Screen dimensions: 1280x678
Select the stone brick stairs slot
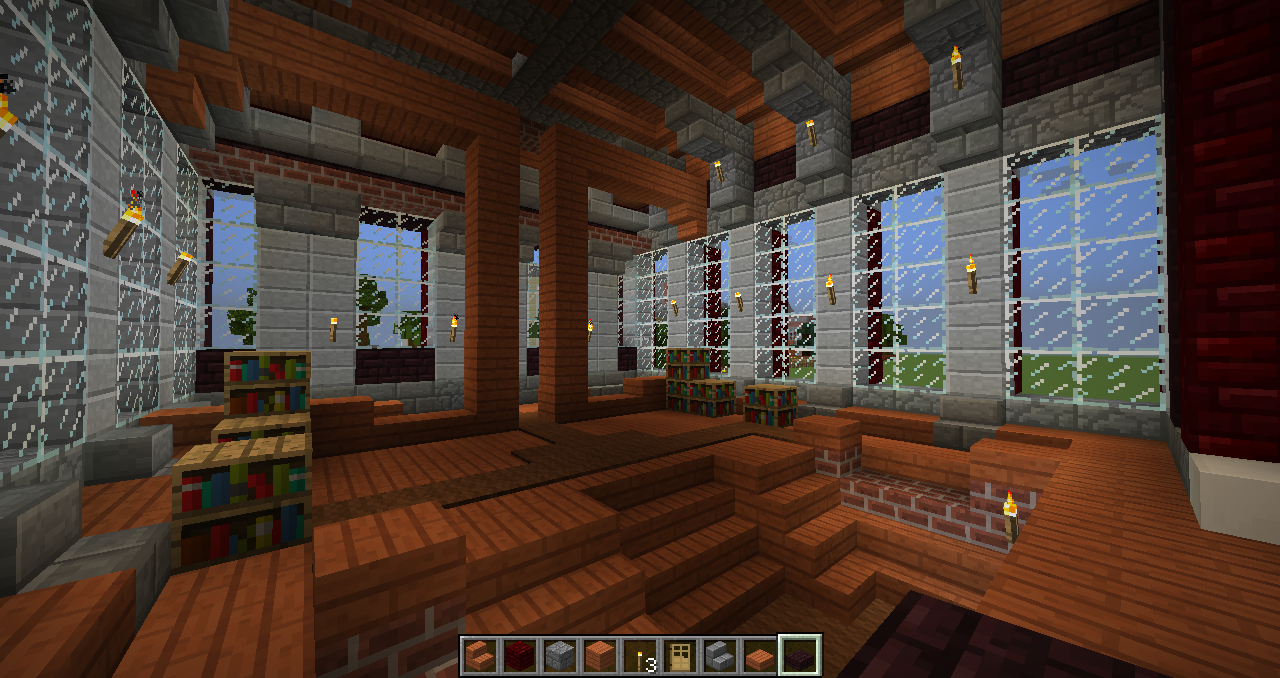pos(720,656)
